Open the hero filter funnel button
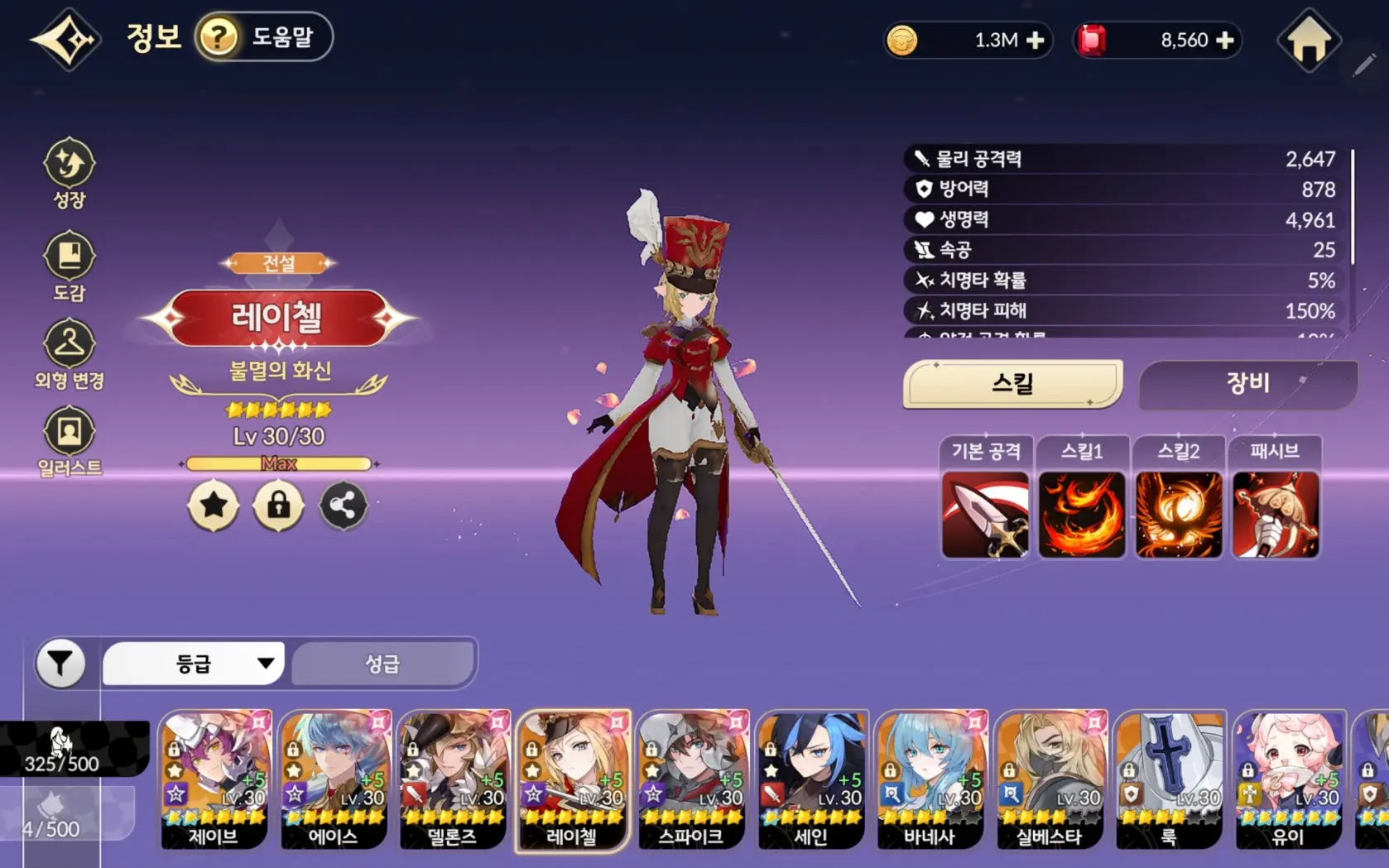Screen dimensions: 1389x868 60,664
